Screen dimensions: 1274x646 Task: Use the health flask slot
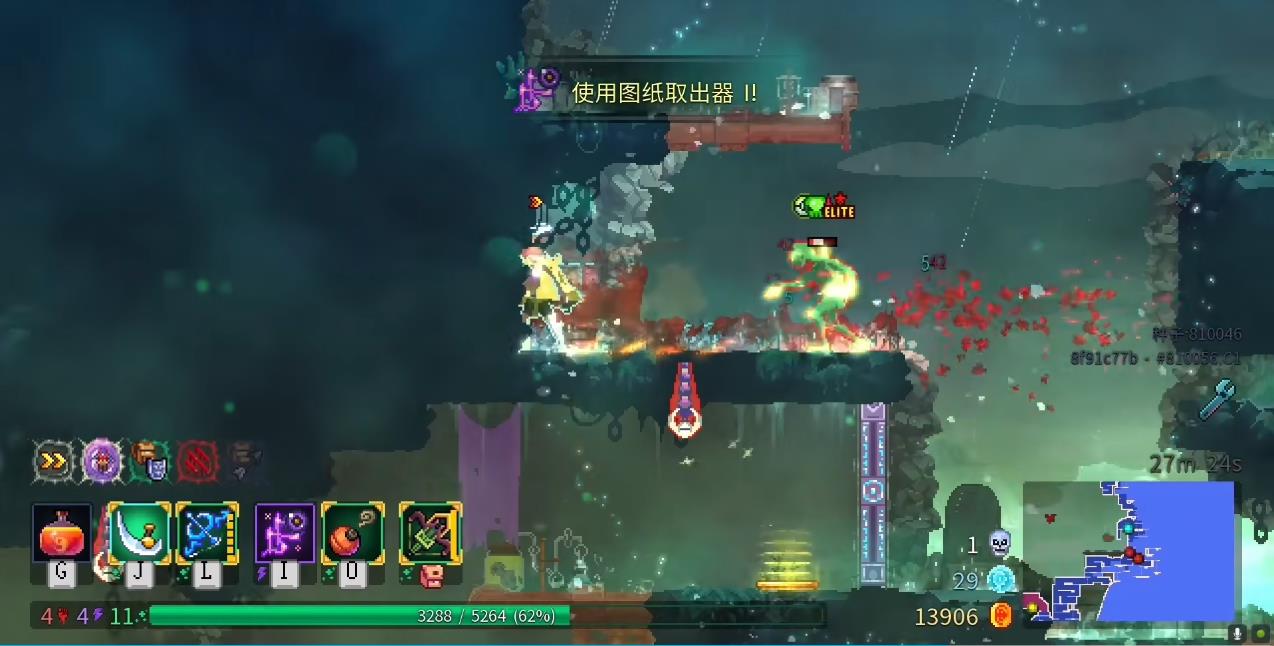(62, 534)
